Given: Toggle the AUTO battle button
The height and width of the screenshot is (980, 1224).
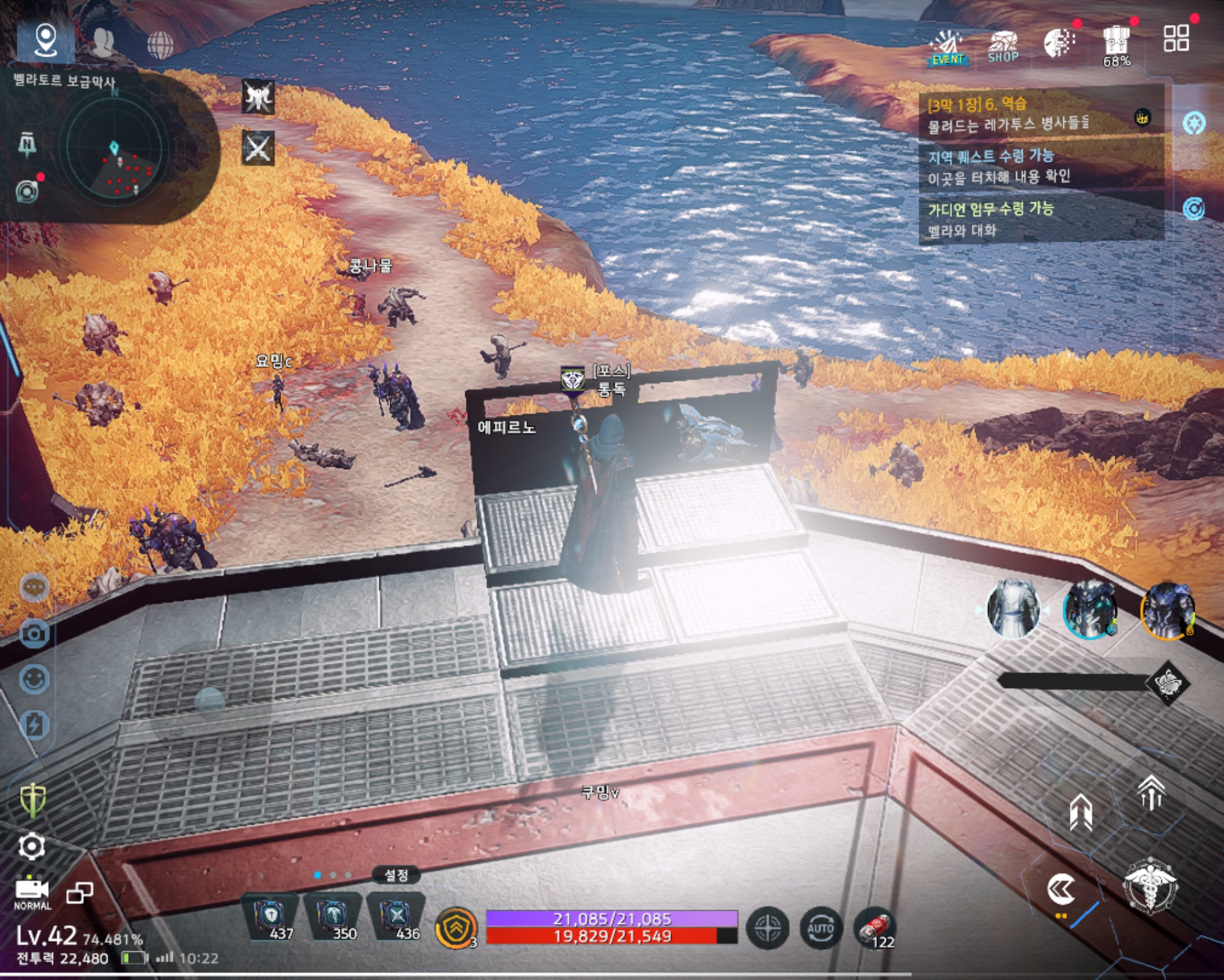Looking at the screenshot, I should point(820,929).
